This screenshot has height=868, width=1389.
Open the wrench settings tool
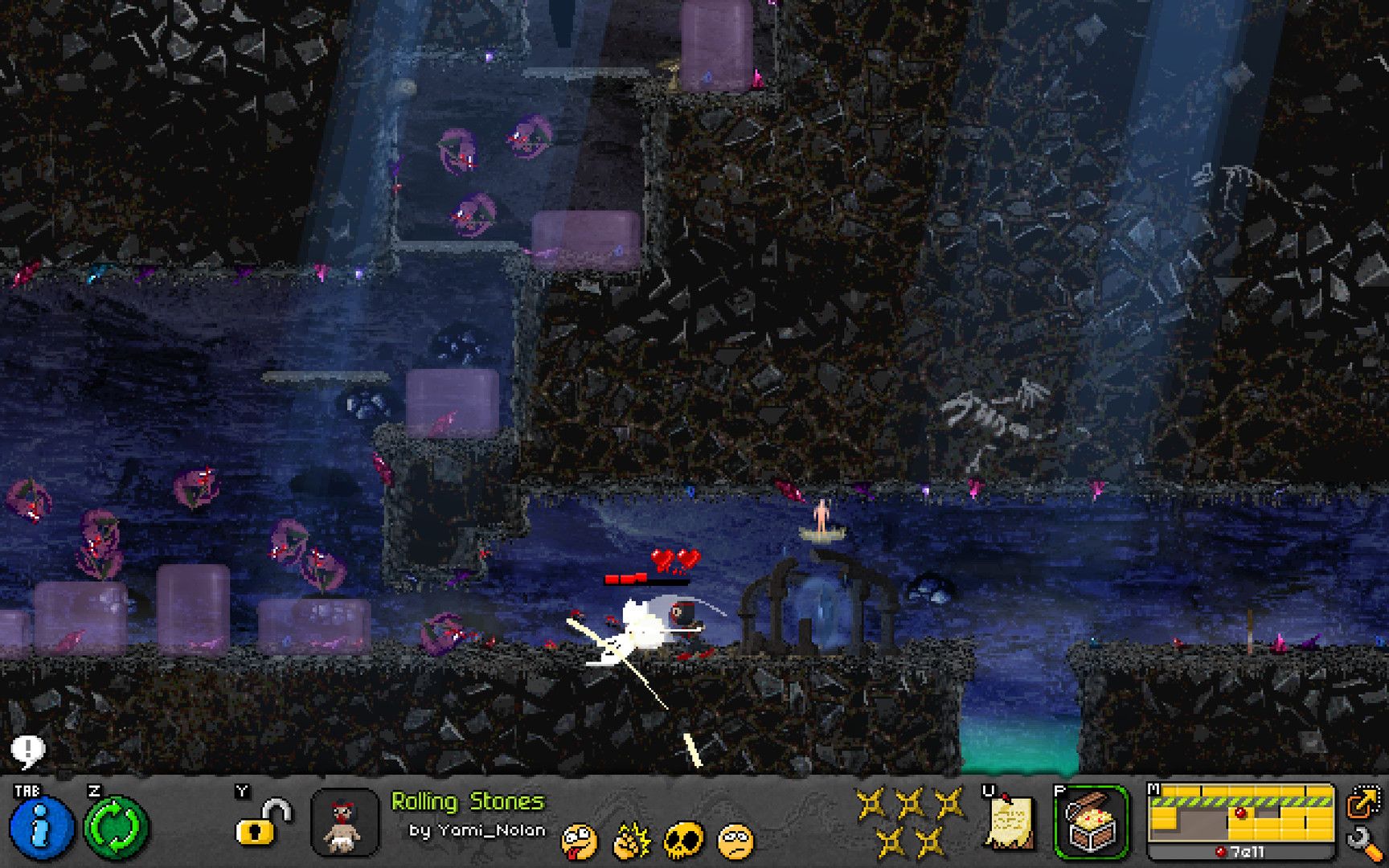pos(1363,843)
